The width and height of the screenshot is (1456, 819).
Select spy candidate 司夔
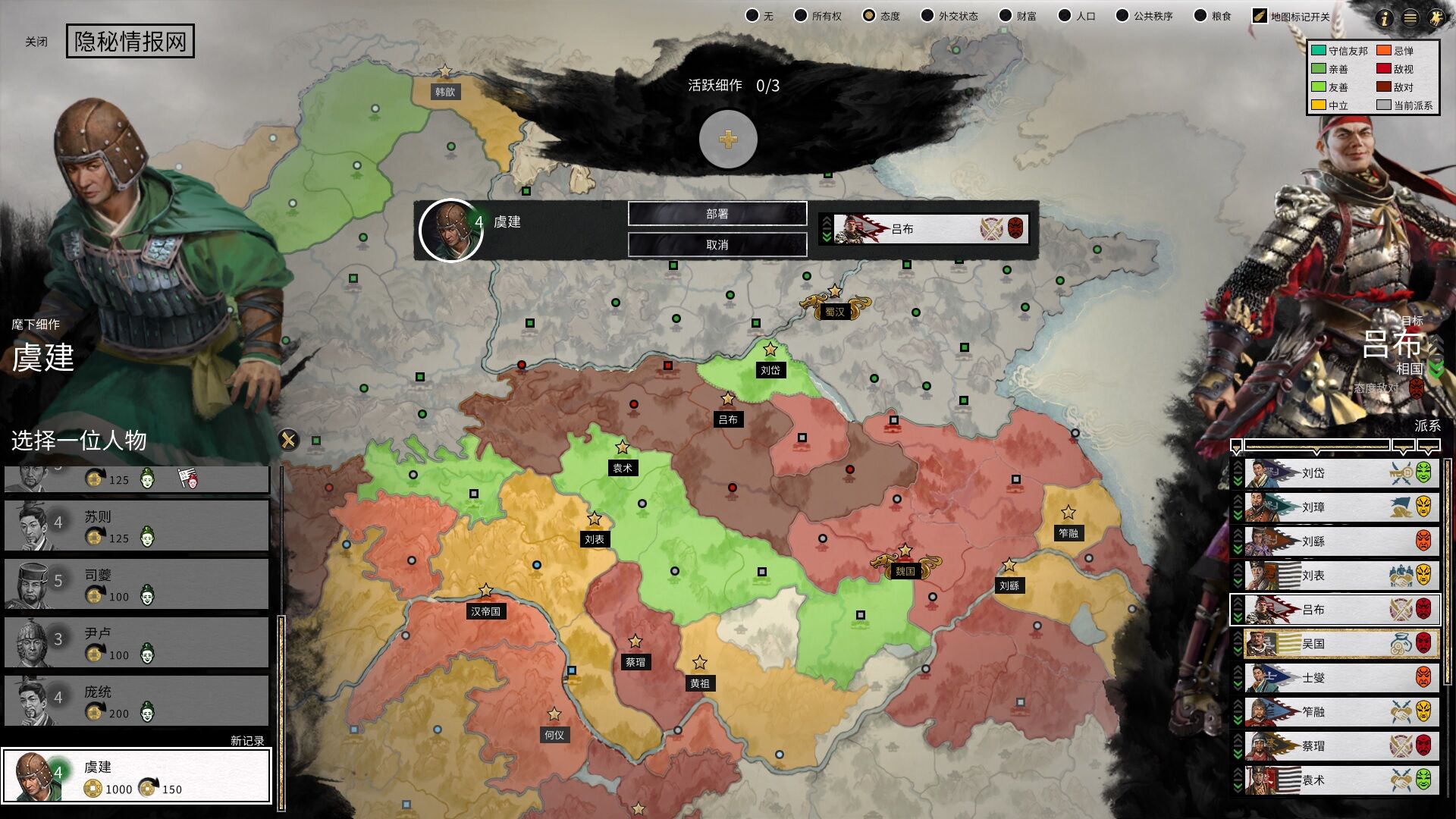[x=136, y=584]
